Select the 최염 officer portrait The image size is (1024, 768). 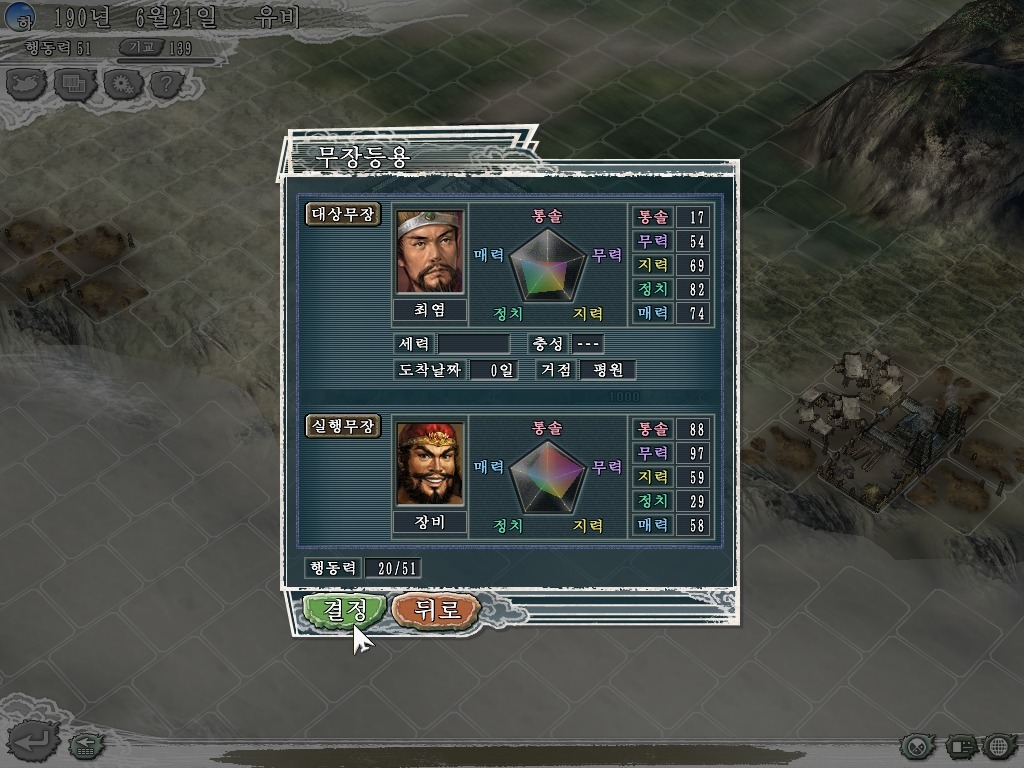[x=430, y=252]
